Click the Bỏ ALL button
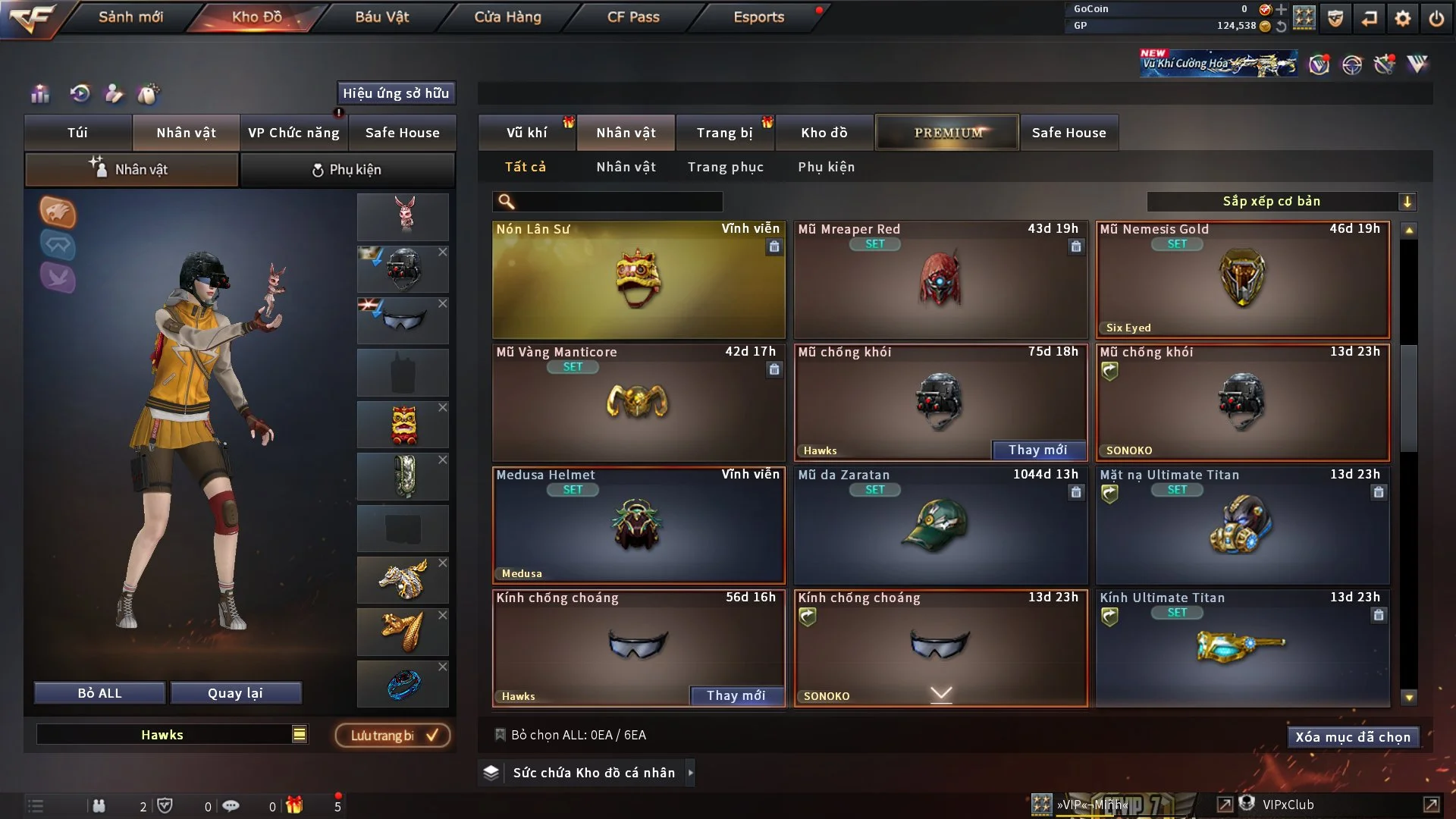The height and width of the screenshot is (819, 1456). [99, 693]
